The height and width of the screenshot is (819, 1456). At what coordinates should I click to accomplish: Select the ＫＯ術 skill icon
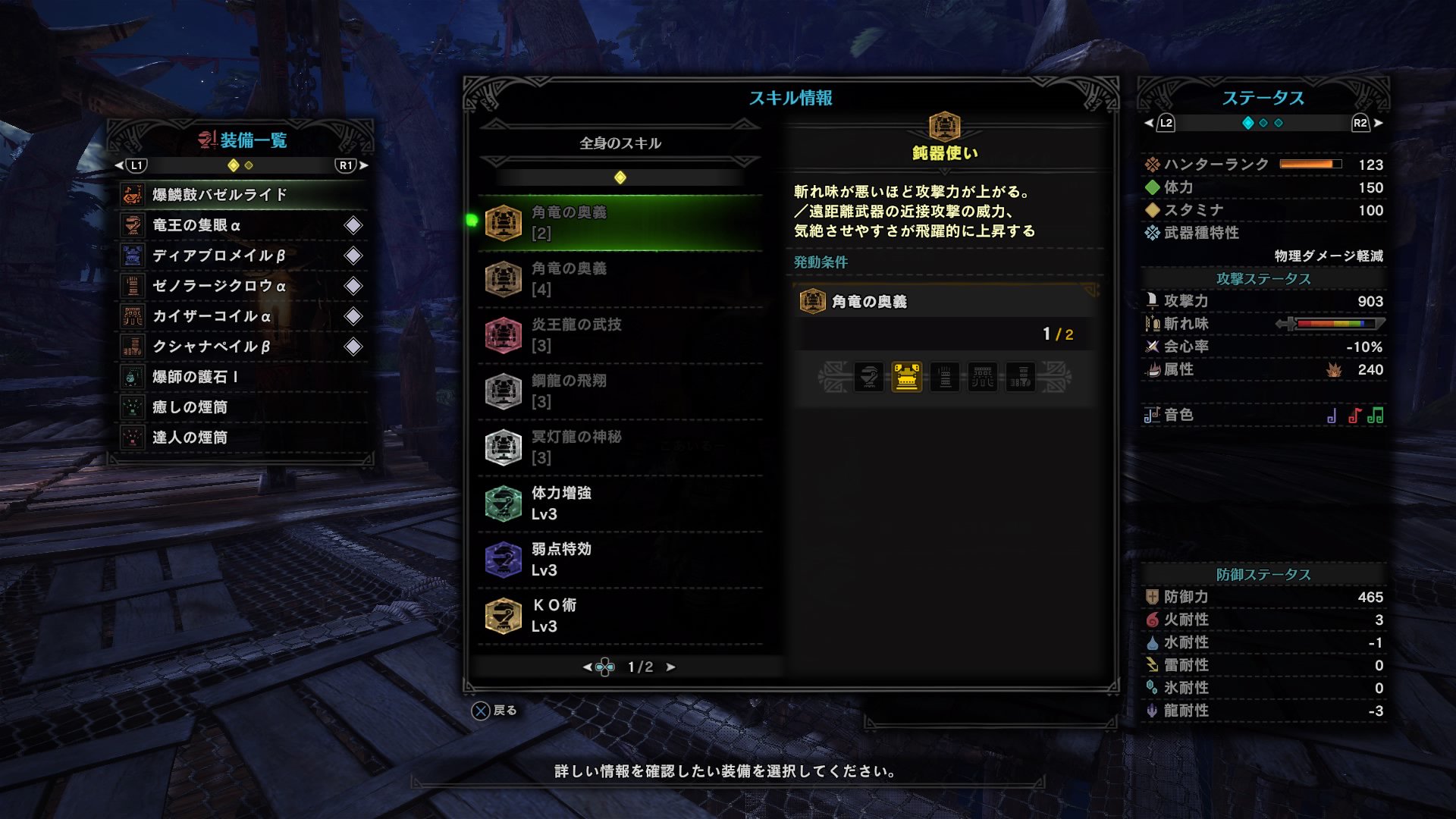[504, 615]
